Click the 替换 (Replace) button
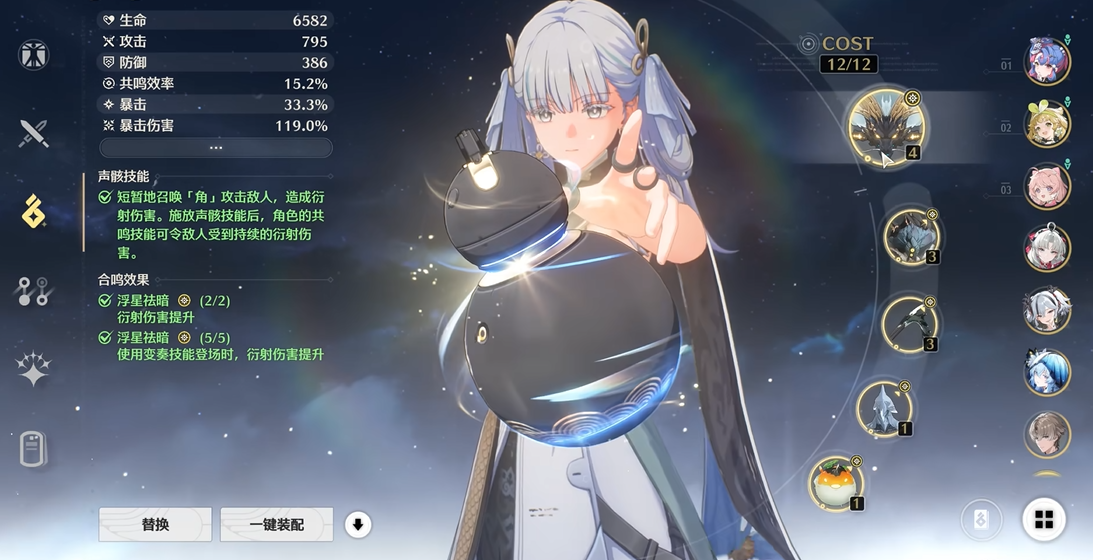Image resolution: width=1093 pixels, height=560 pixels. (x=155, y=524)
